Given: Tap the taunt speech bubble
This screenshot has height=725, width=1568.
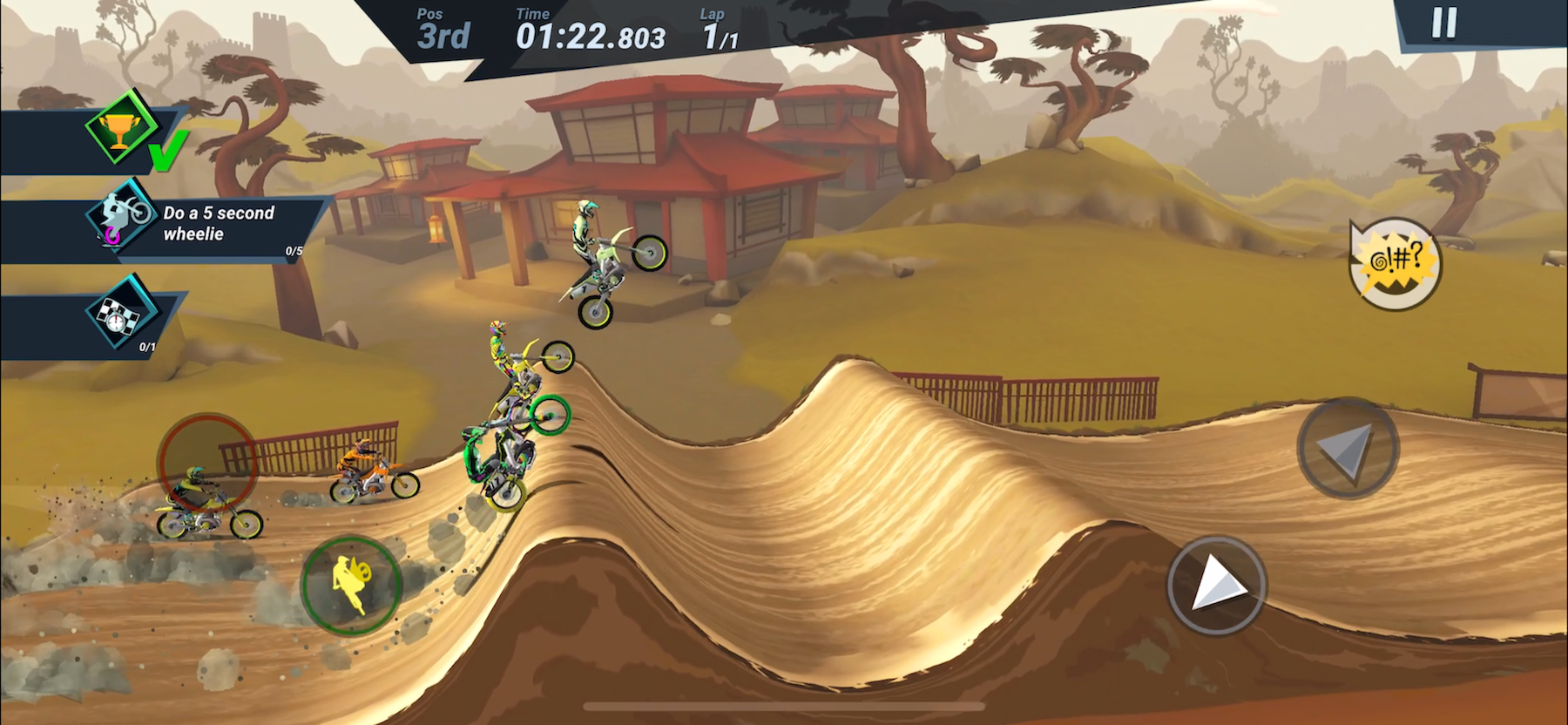Looking at the screenshot, I should (x=1395, y=261).
